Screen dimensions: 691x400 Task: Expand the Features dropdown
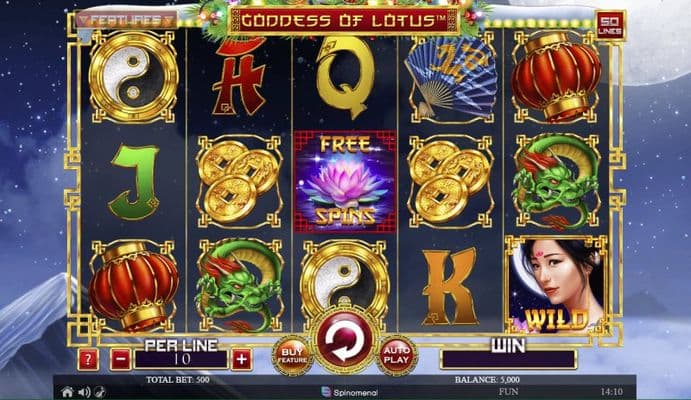125,18
